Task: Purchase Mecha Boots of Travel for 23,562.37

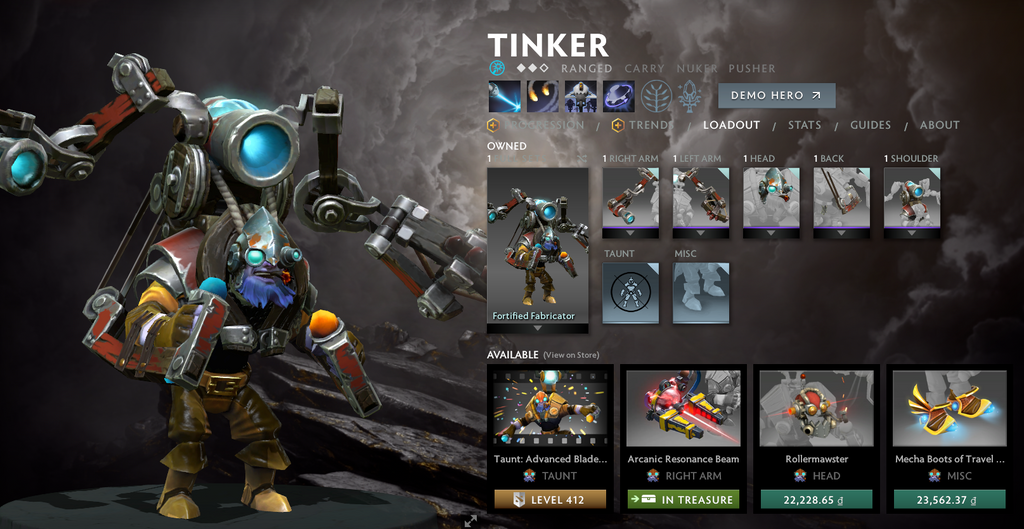Action: click(949, 499)
